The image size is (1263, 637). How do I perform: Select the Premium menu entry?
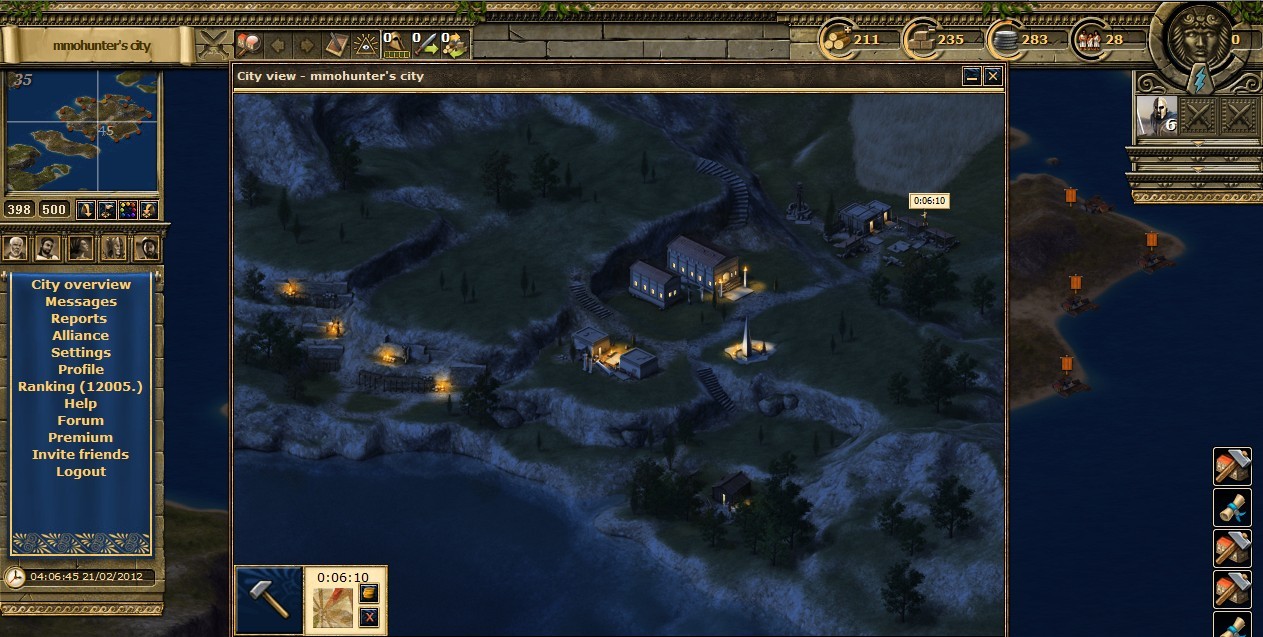80,437
